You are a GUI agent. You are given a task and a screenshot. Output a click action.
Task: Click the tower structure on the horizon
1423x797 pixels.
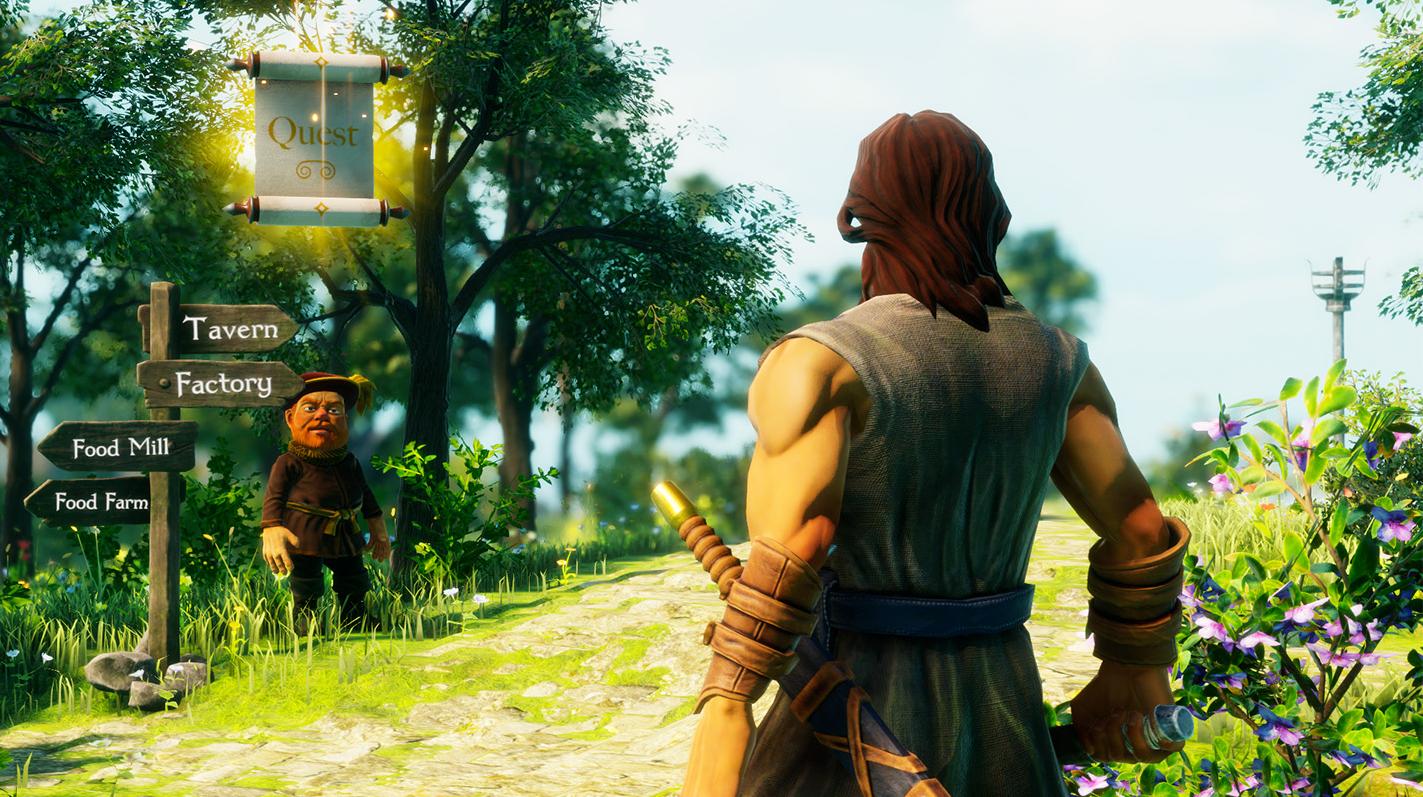pos(1337,290)
